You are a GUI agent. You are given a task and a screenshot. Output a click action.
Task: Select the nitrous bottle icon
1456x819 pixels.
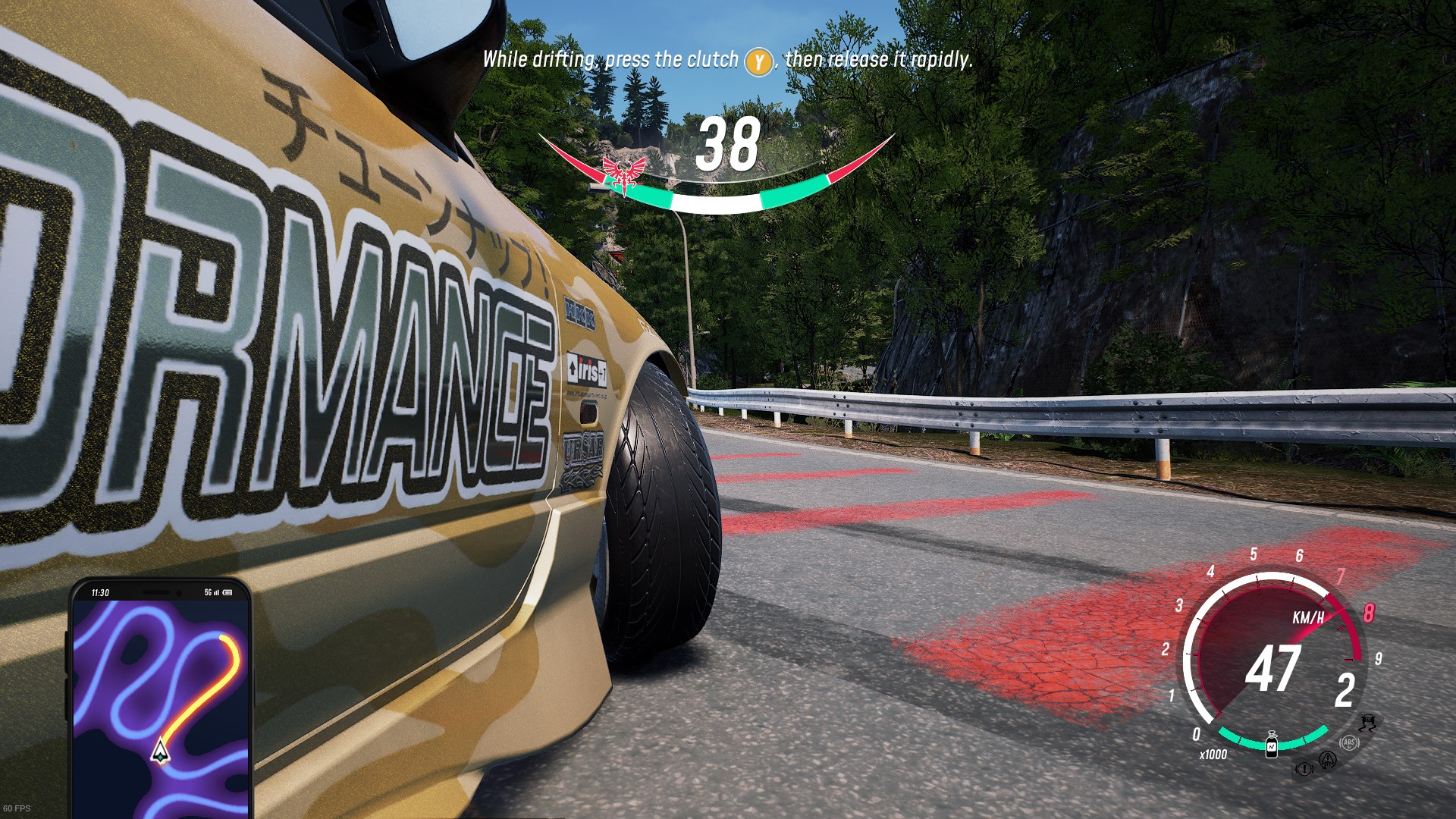(1272, 744)
